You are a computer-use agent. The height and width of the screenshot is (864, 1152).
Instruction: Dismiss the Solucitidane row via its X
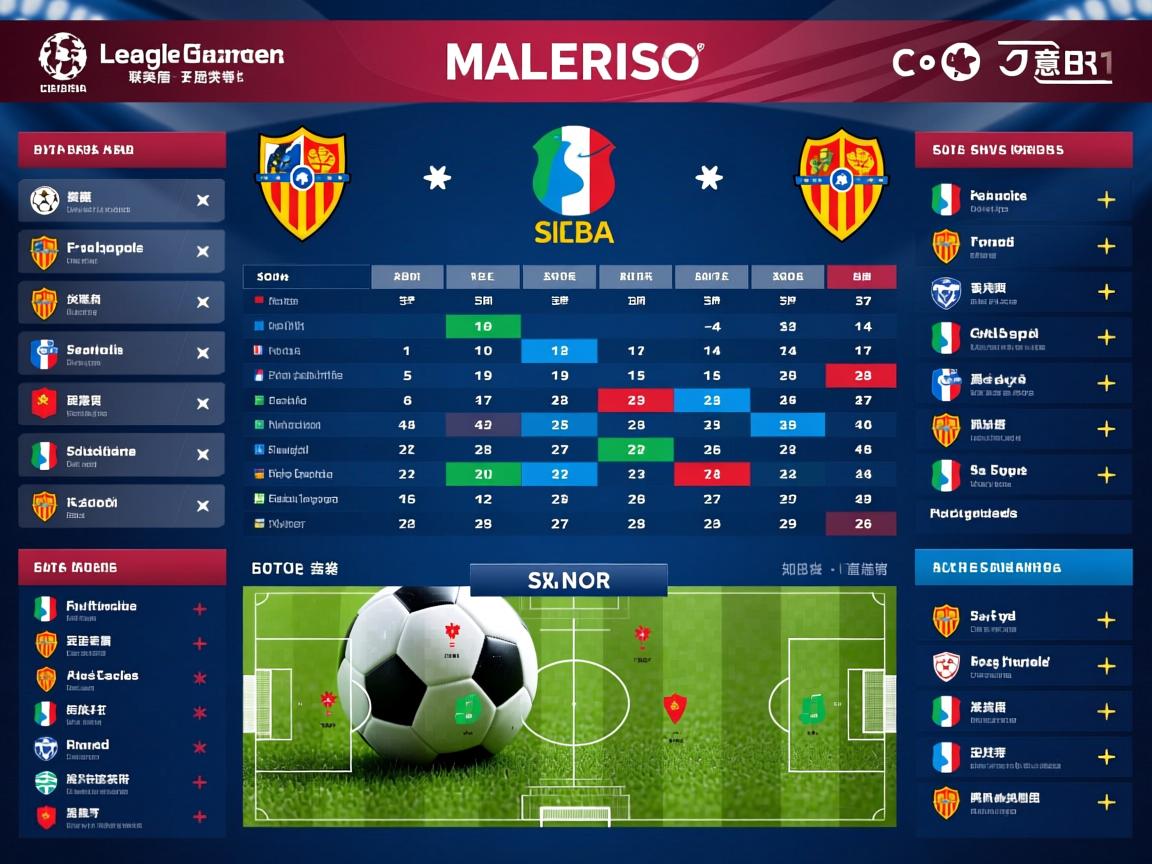click(x=203, y=455)
